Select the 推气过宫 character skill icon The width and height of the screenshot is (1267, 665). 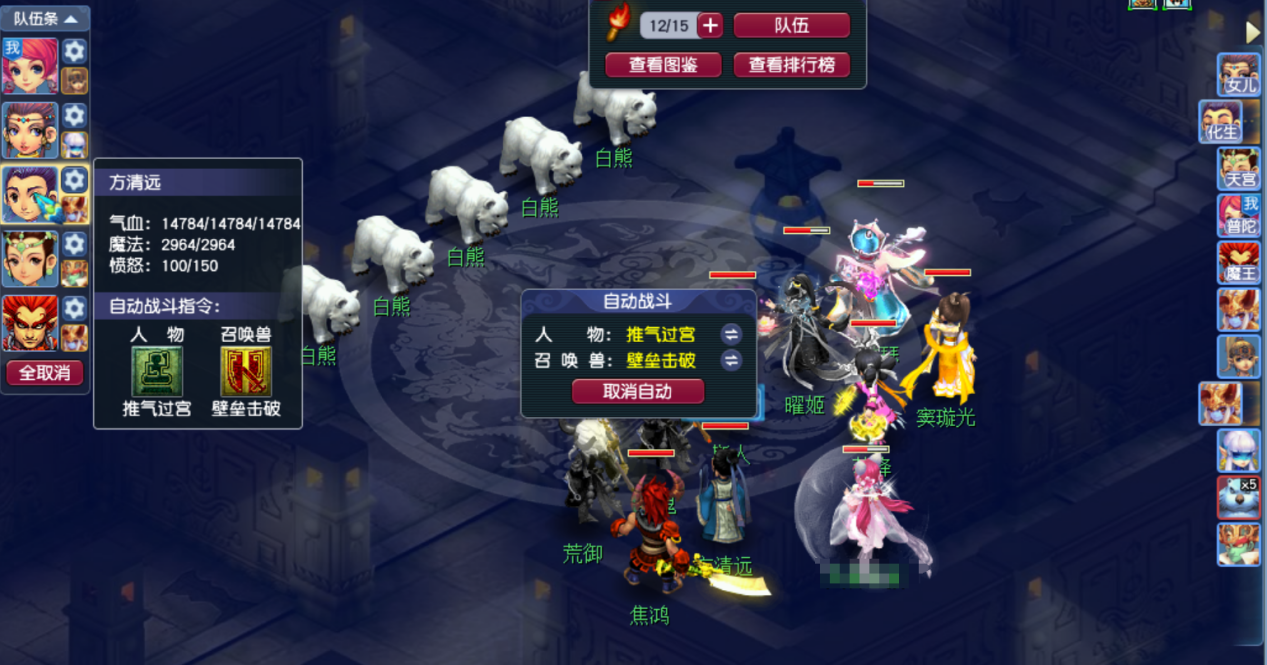(x=157, y=372)
